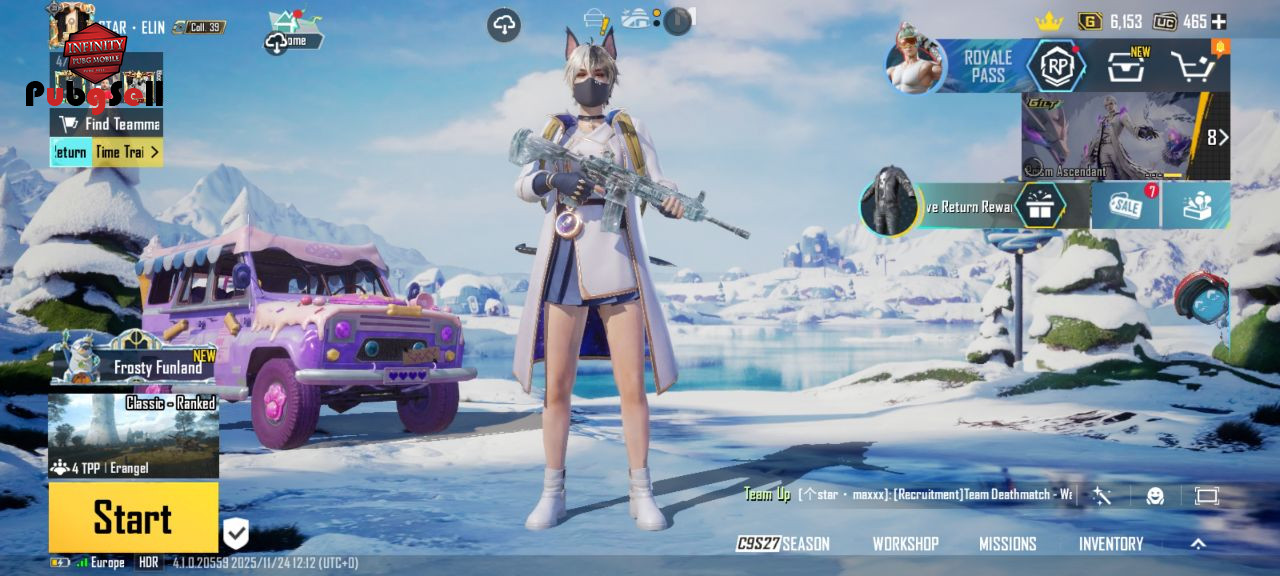Viewport: 1280px width, 576px height.
Task: Open the Classic Ranked Erangel mode selector
Action: (x=133, y=435)
